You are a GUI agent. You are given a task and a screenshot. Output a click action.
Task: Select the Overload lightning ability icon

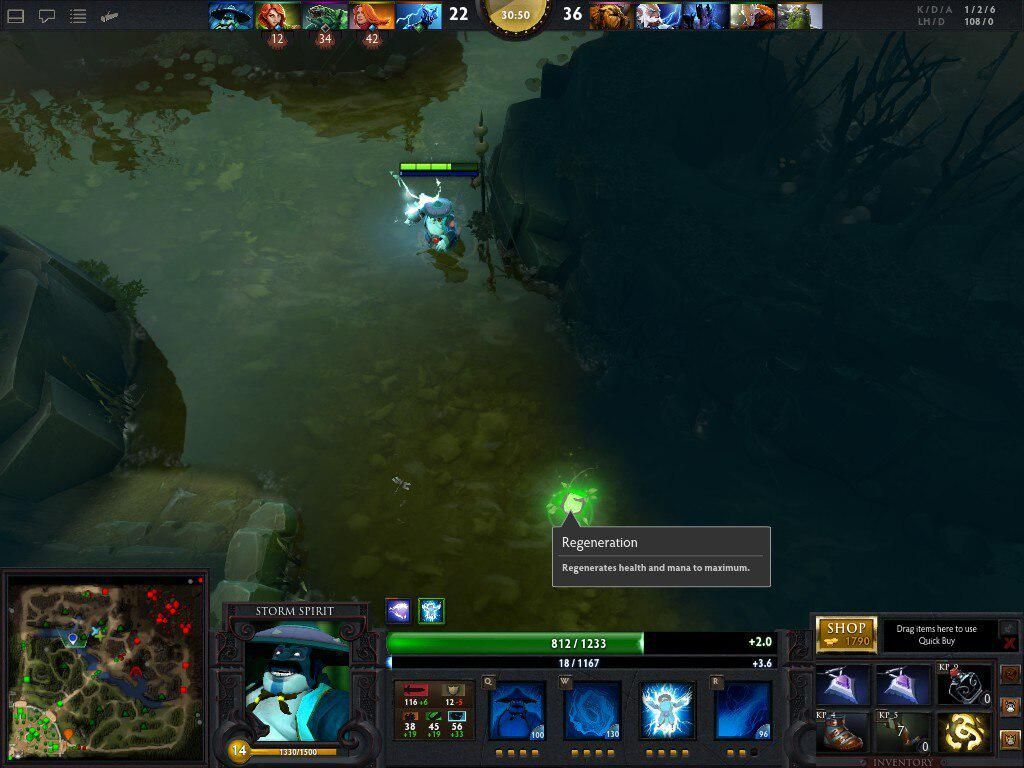(667, 711)
